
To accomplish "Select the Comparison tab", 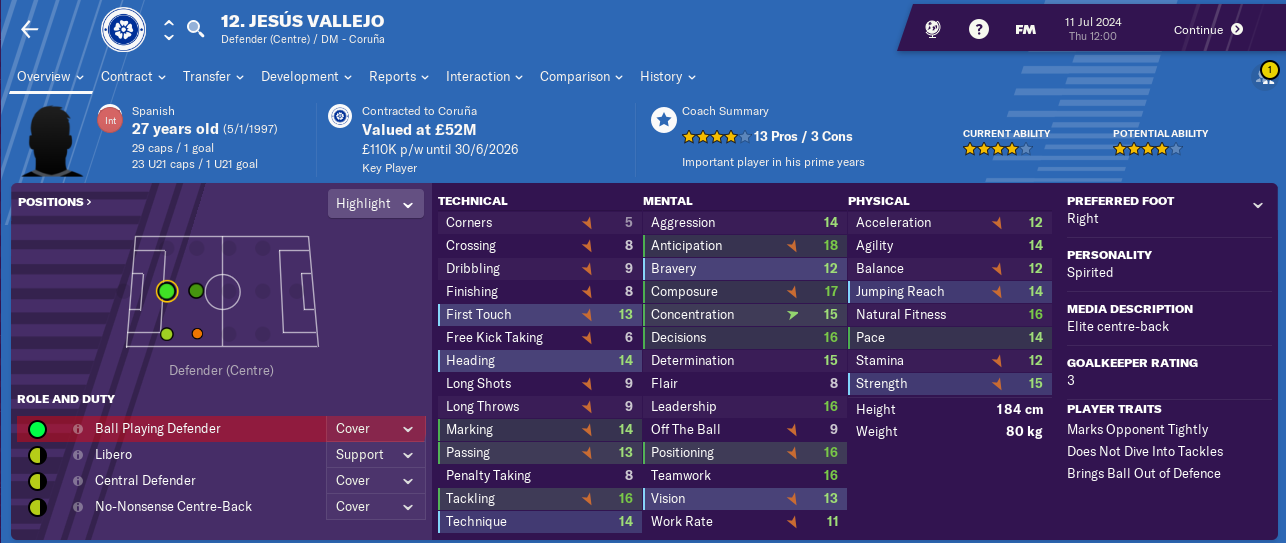I will [581, 77].
